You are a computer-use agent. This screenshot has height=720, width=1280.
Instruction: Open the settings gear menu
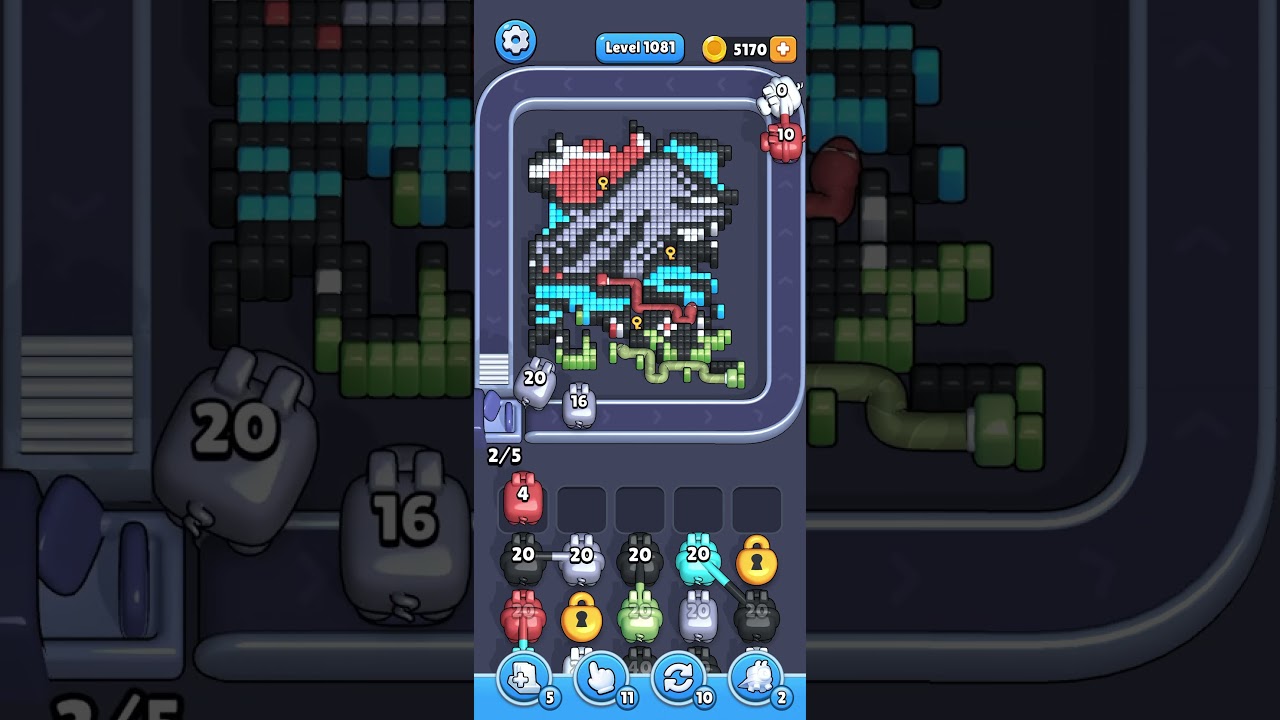516,41
